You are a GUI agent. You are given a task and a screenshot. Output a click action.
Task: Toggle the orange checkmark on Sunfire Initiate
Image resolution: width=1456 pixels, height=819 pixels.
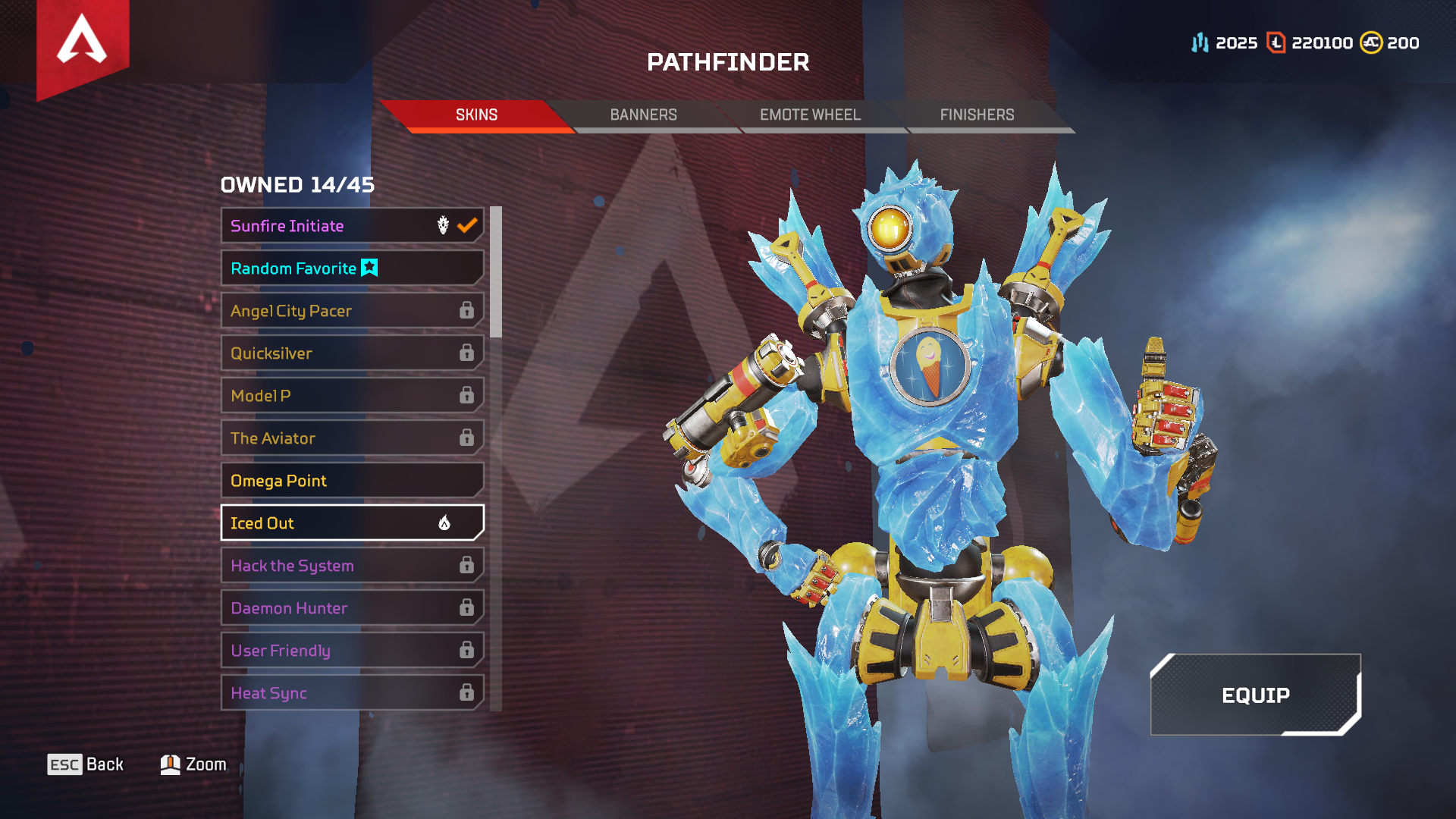468,225
